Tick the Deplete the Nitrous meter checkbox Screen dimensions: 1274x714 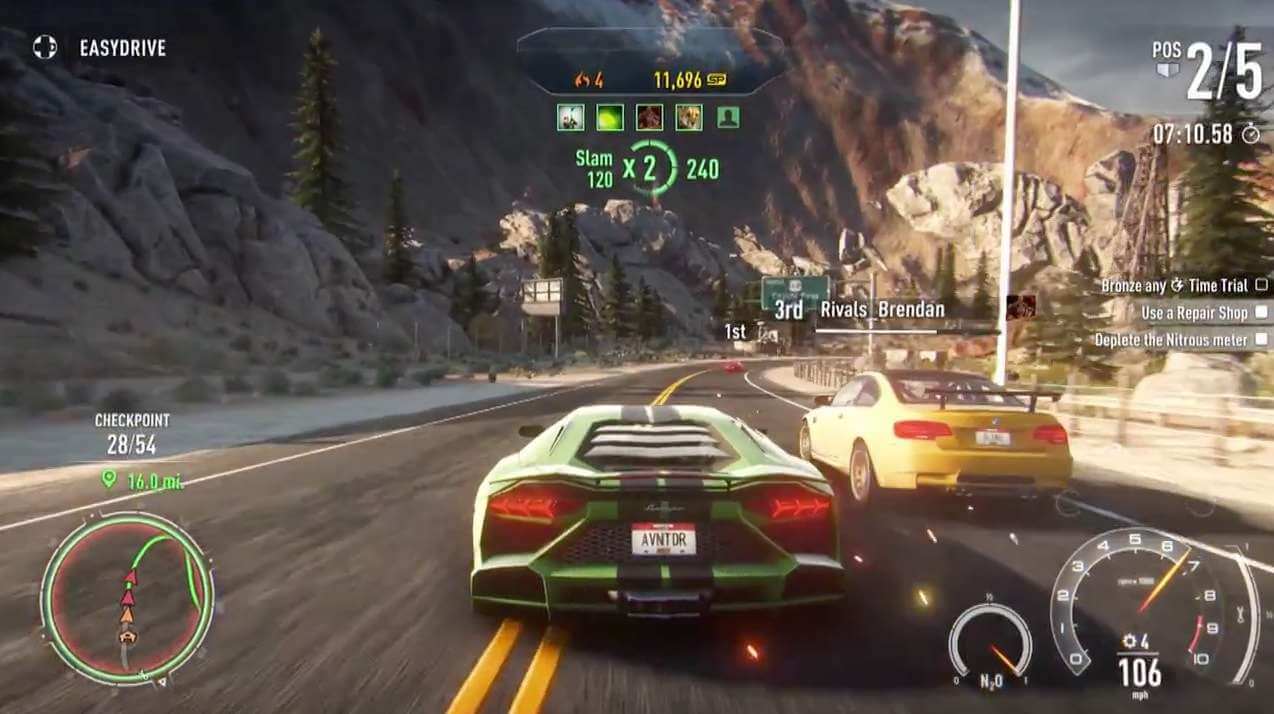pyautogui.click(x=1261, y=340)
